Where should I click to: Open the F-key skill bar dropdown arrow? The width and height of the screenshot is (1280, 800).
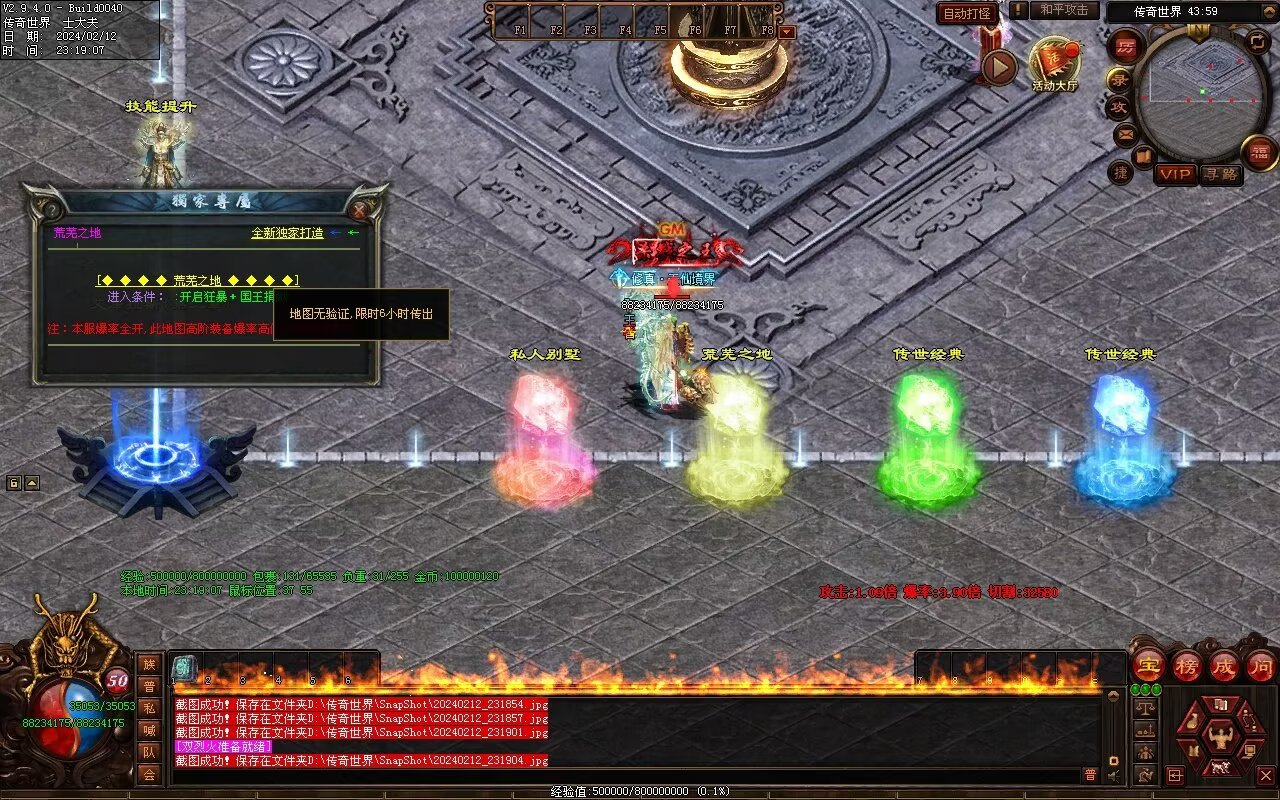tap(787, 31)
